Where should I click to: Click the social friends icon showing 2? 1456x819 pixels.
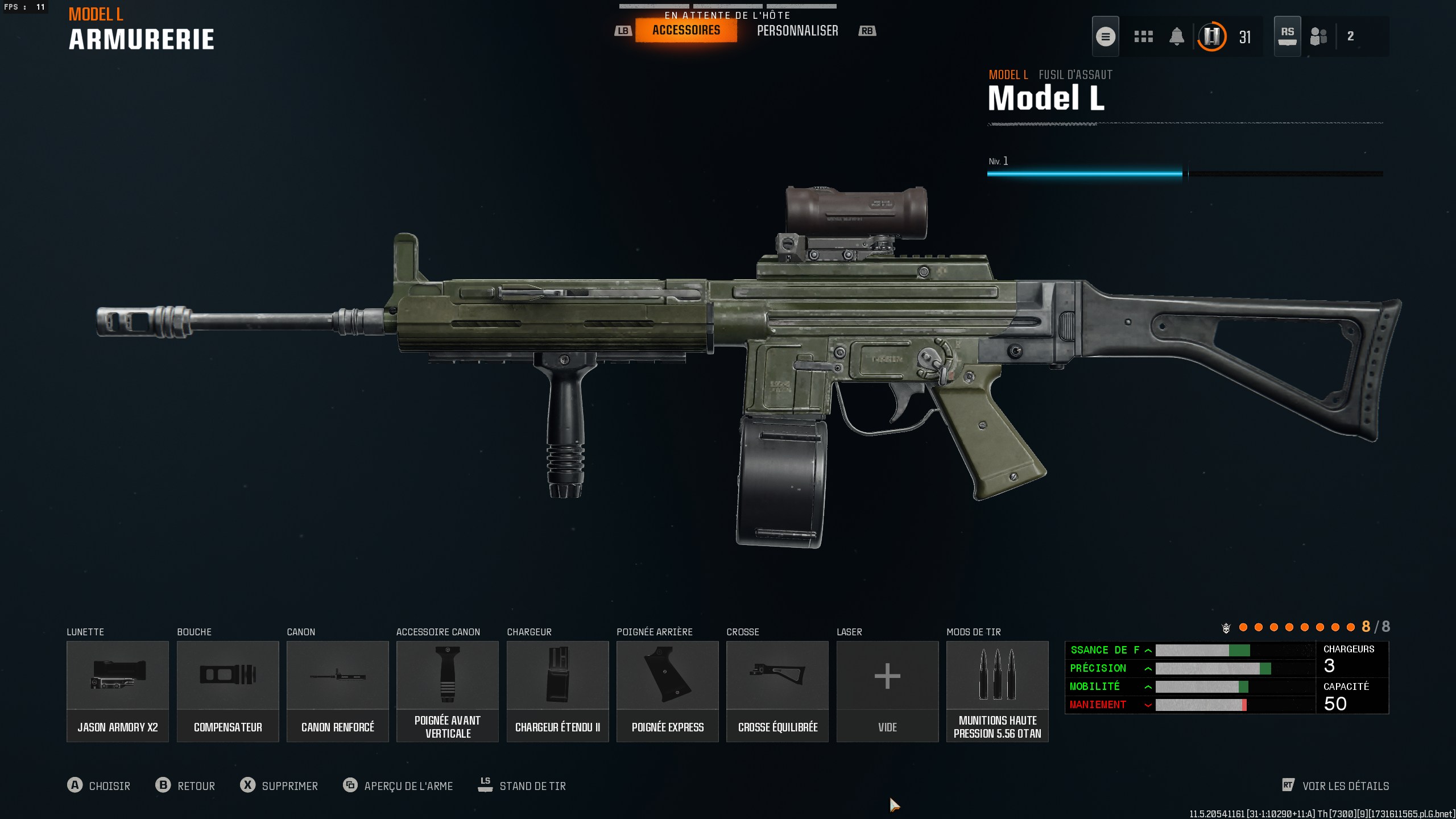tap(1319, 36)
